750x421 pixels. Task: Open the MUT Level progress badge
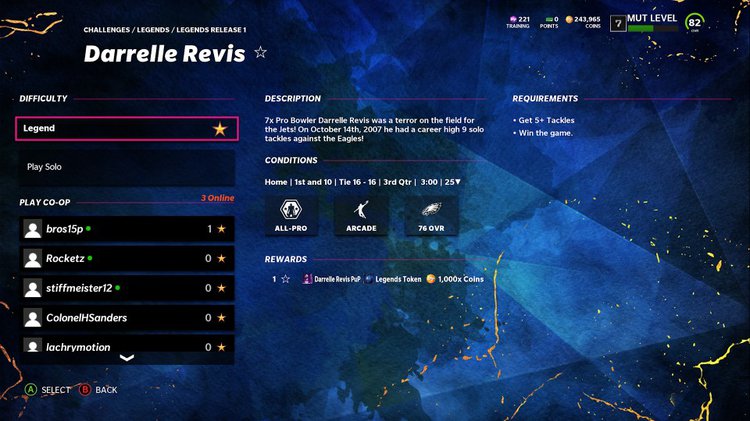tap(651, 22)
